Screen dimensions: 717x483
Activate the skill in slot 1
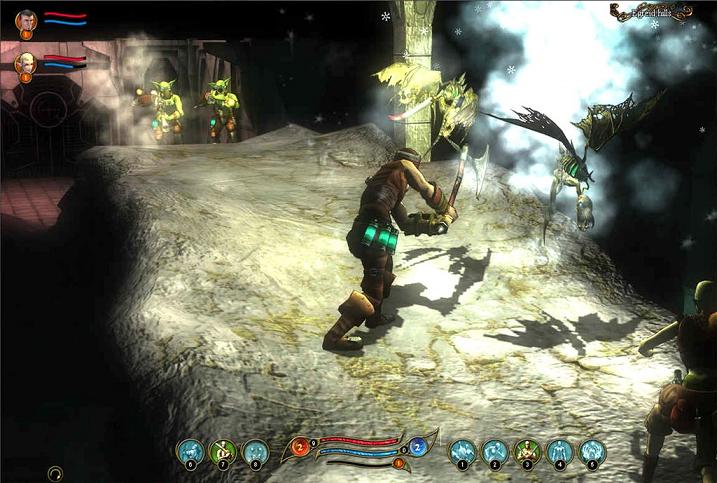click(462, 452)
